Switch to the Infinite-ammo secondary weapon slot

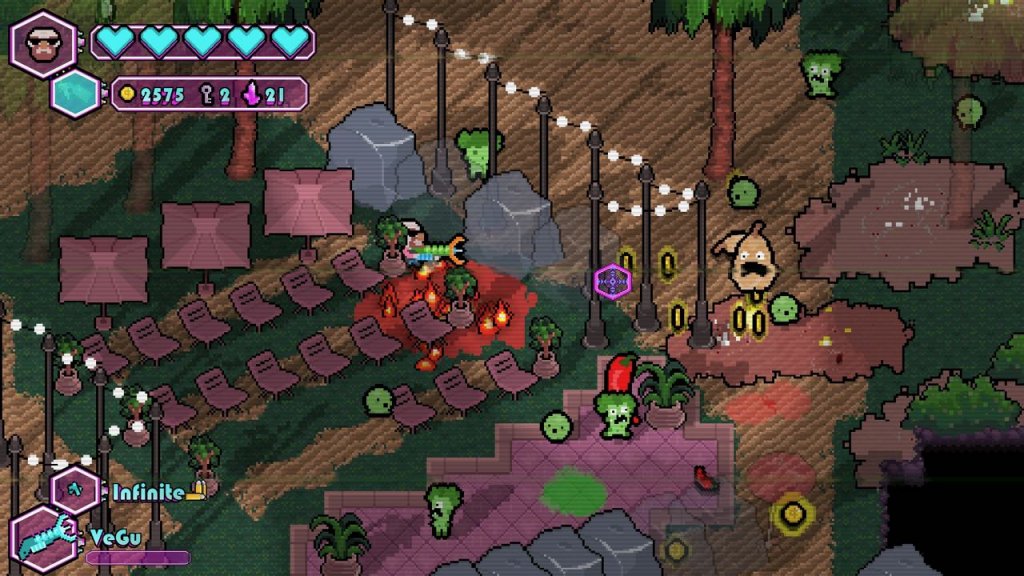76,490
